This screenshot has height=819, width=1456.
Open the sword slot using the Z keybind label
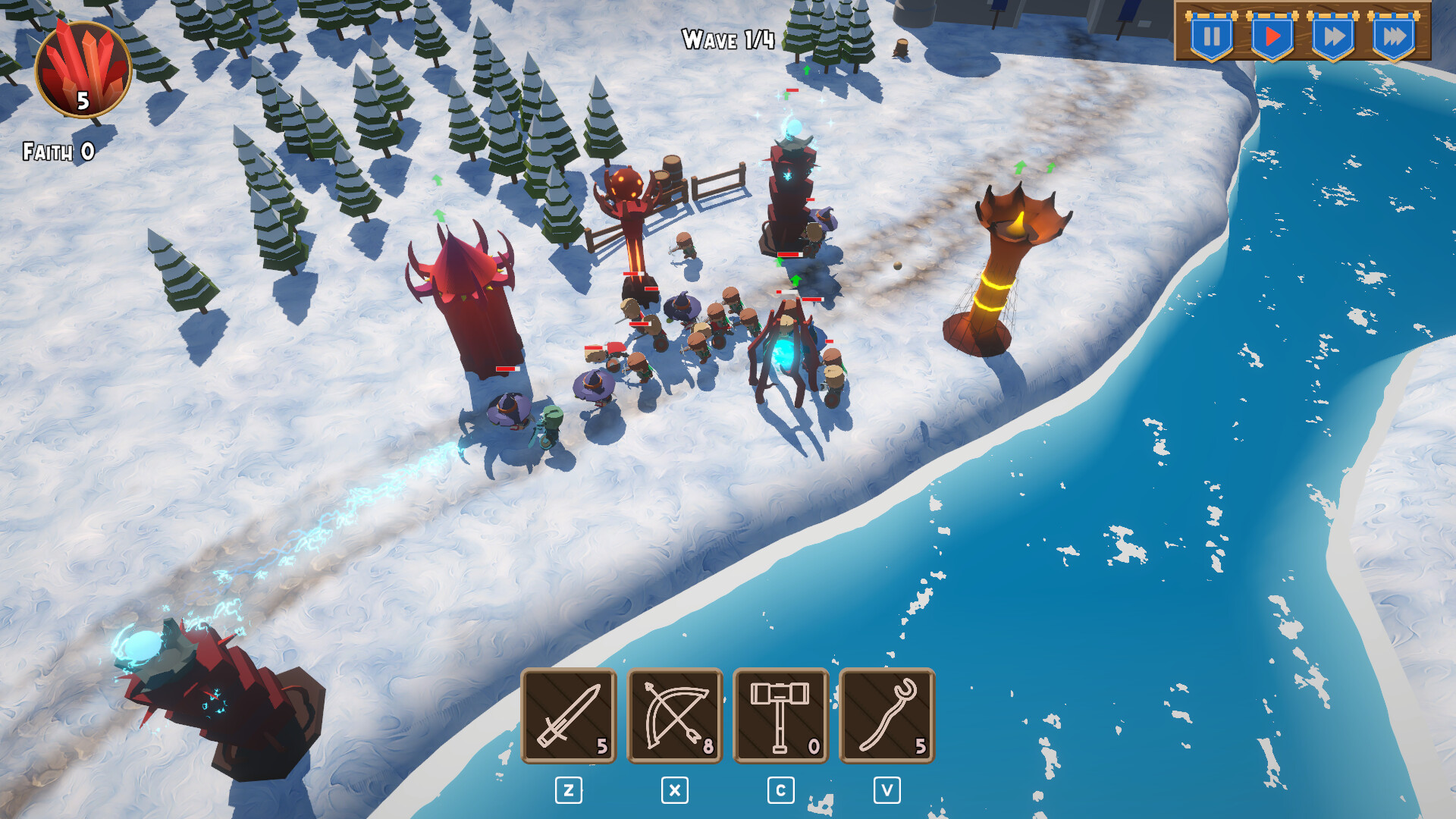click(570, 789)
